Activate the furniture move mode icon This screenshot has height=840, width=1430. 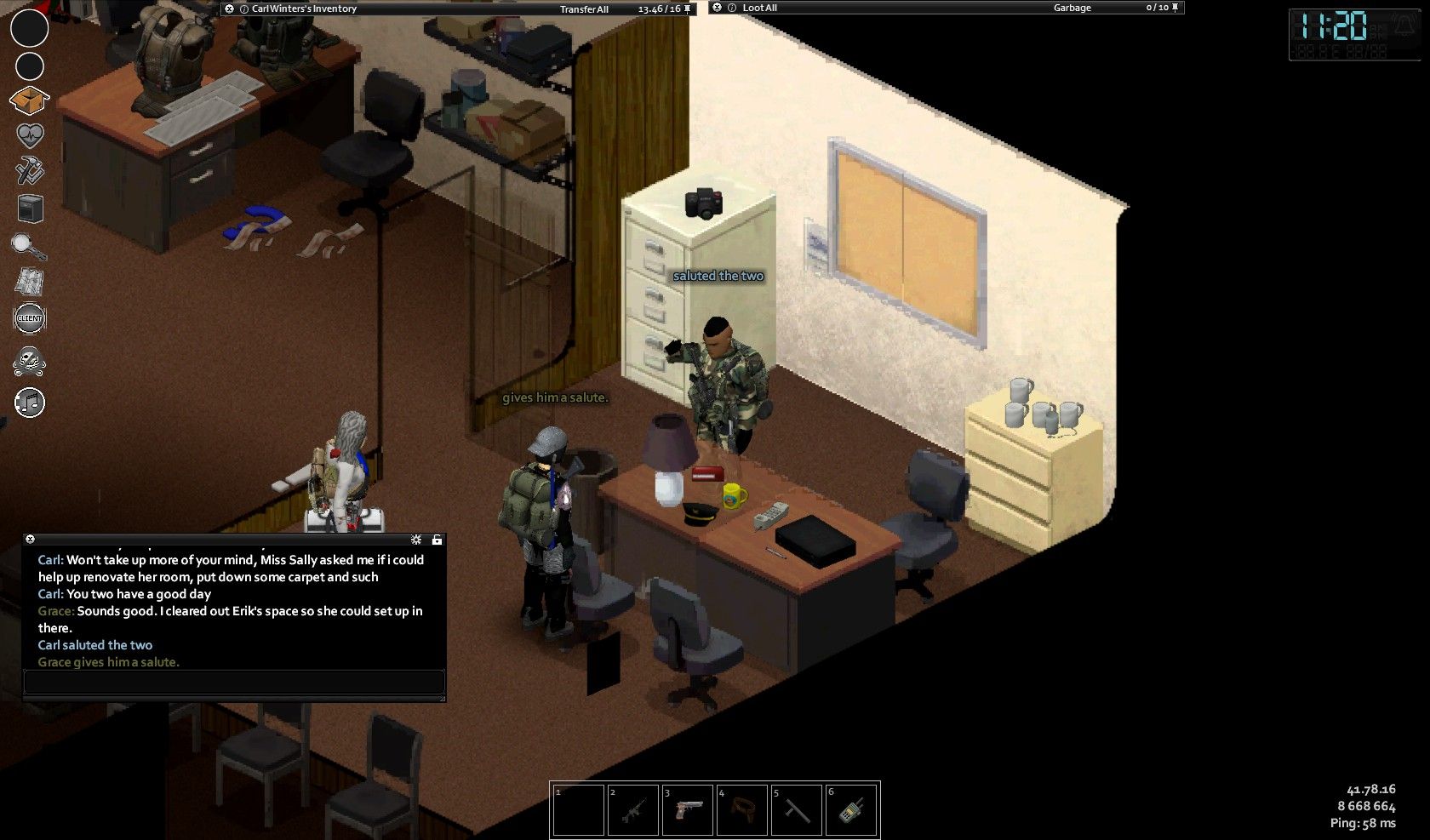pyautogui.click(x=30, y=209)
